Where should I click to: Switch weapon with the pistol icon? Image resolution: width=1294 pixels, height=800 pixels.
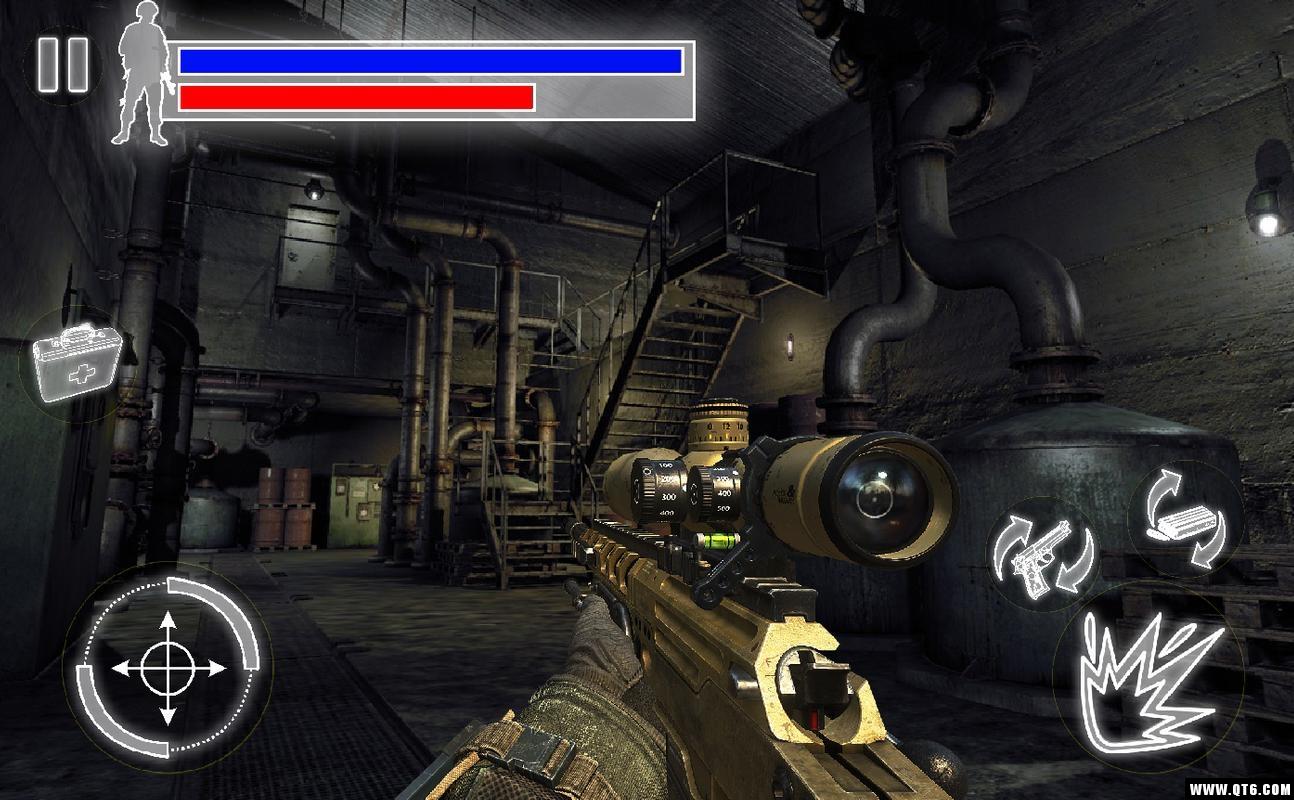click(1042, 556)
